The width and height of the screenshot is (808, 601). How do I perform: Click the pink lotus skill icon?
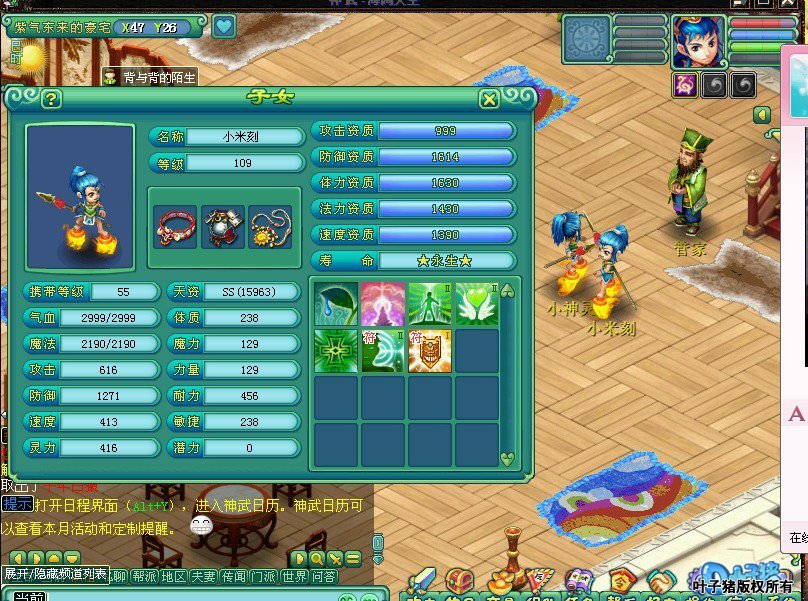[x=384, y=303]
